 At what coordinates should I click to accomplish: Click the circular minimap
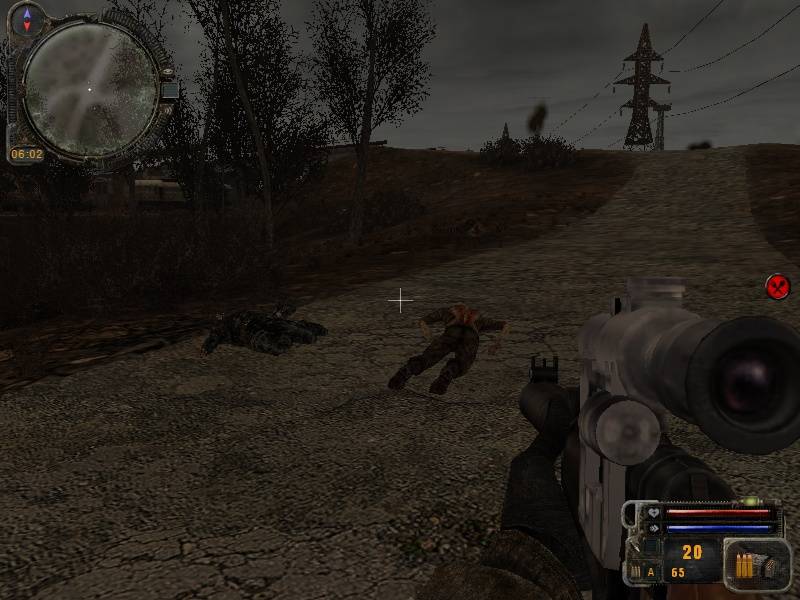(90, 87)
